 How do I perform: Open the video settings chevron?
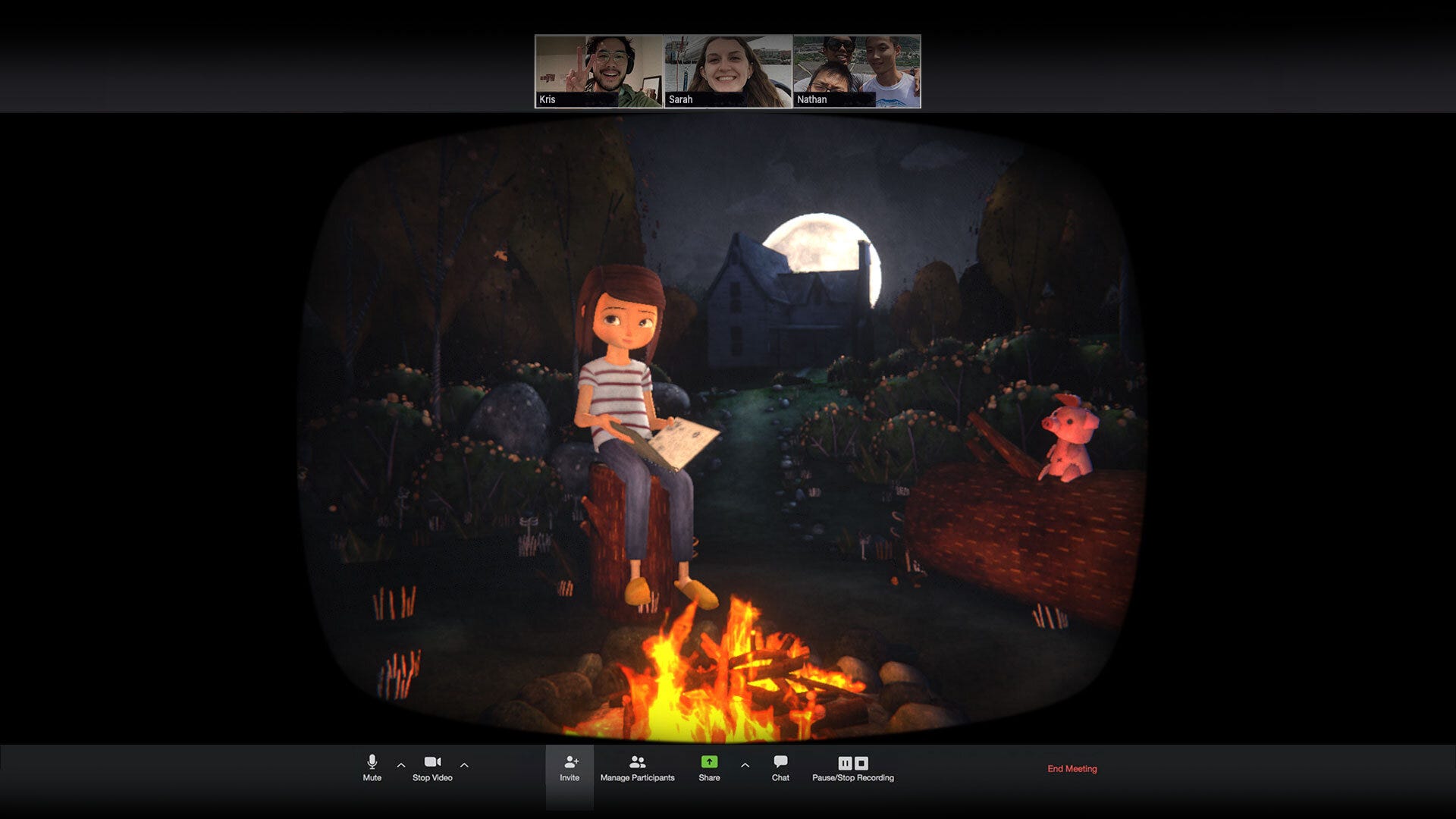click(464, 766)
